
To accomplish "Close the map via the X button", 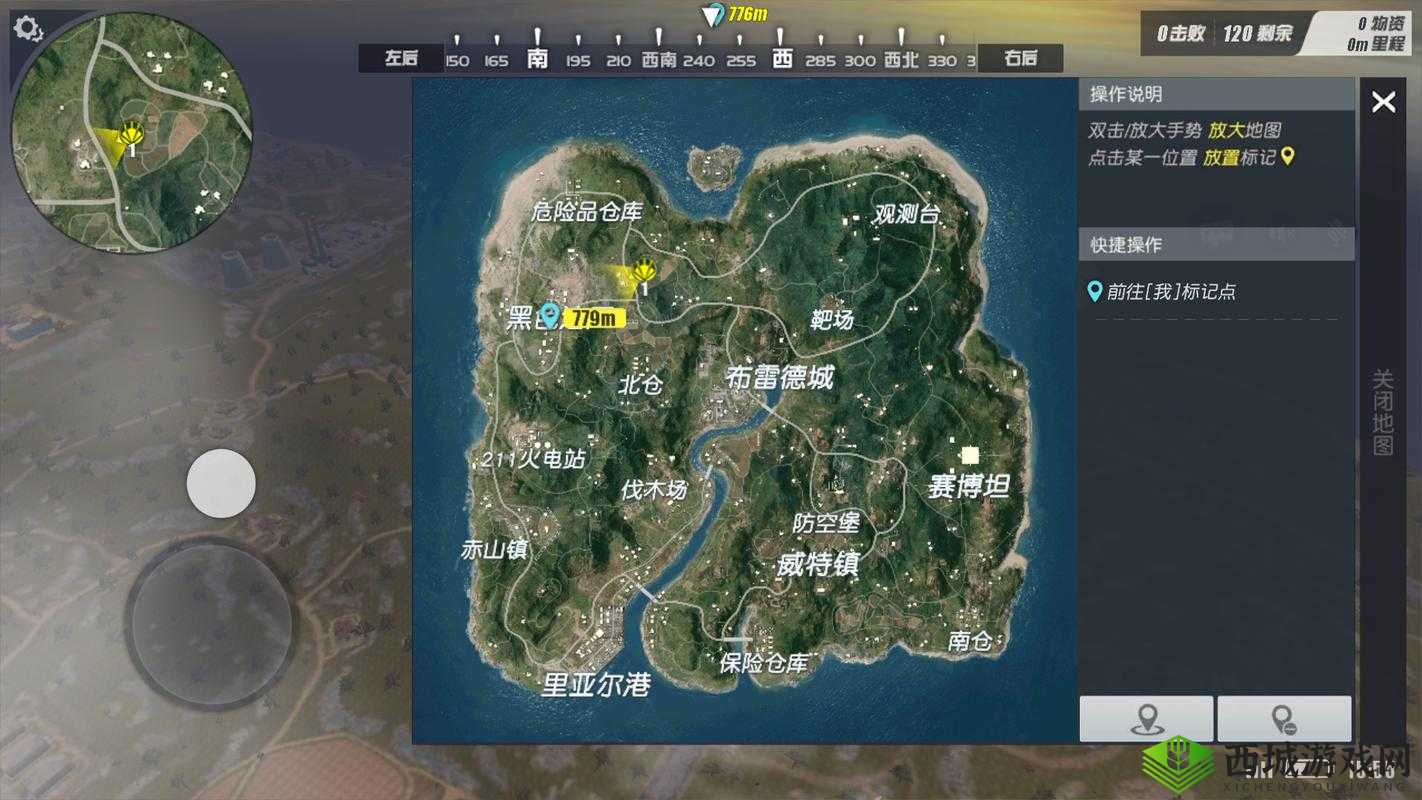I will click(1383, 101).
